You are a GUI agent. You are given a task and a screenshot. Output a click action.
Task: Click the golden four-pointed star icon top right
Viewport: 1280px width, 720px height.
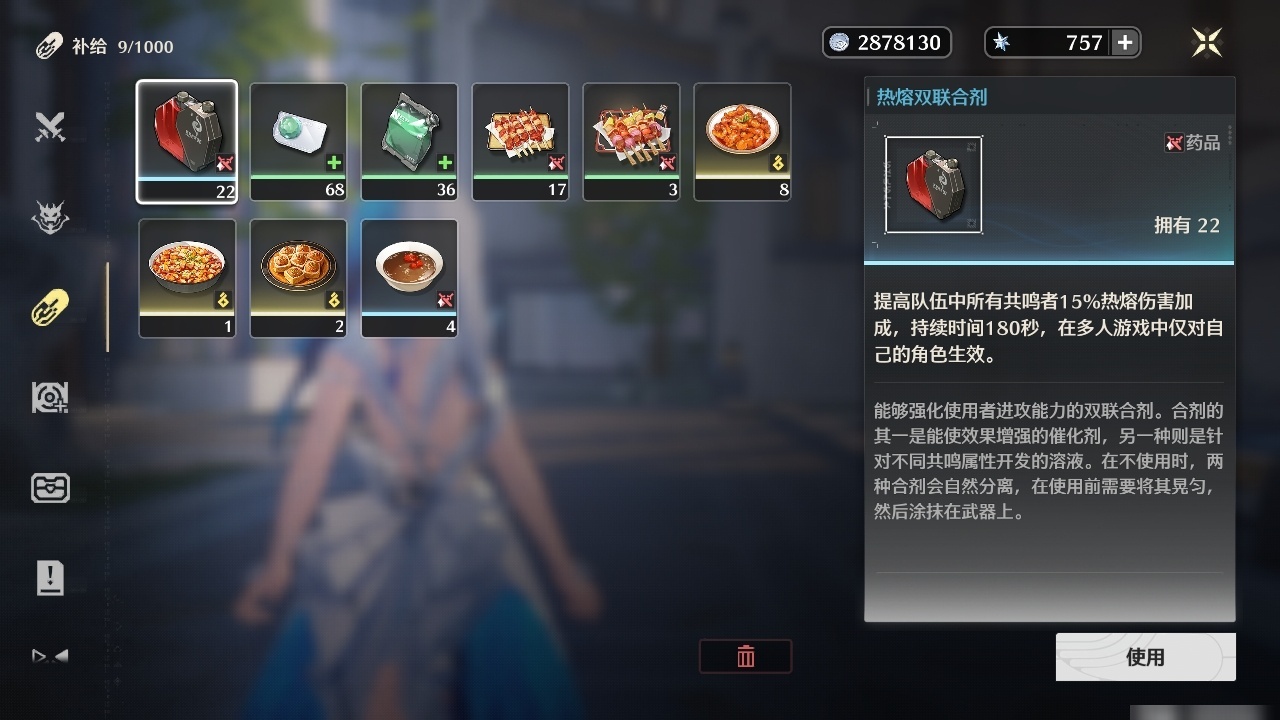click(1207, 42)
